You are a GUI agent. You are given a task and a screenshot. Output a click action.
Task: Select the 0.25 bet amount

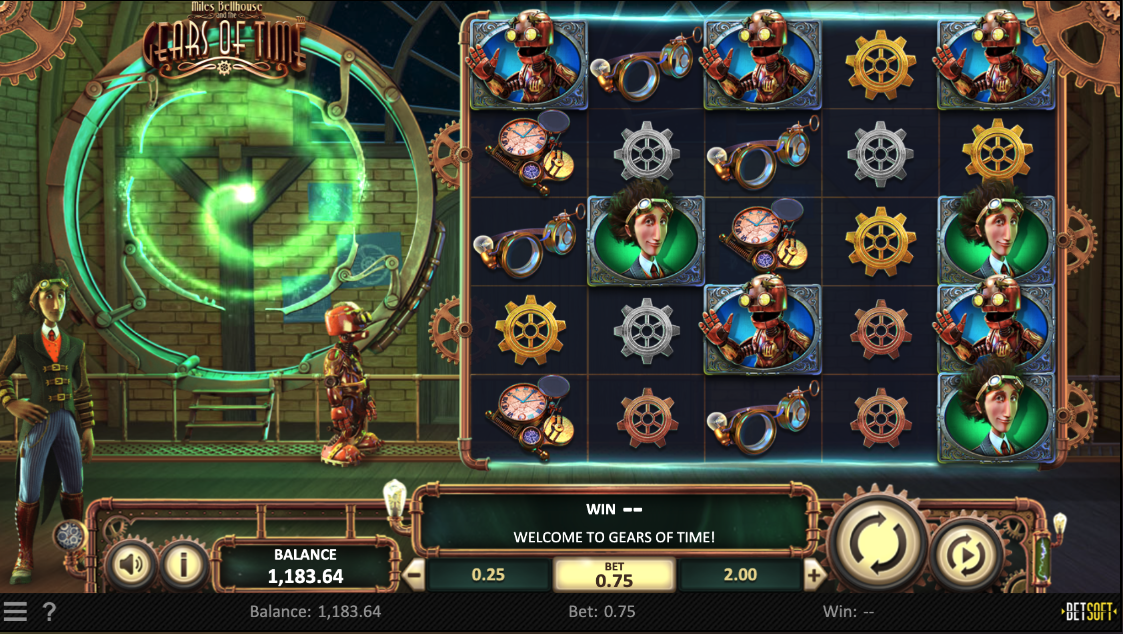488,575
